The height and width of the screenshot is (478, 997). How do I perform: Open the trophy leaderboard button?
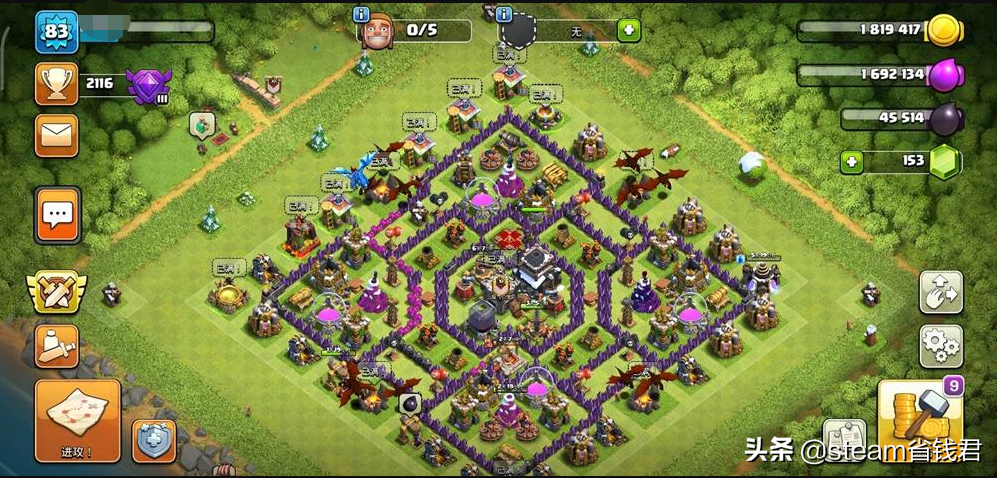click(56, 84)
